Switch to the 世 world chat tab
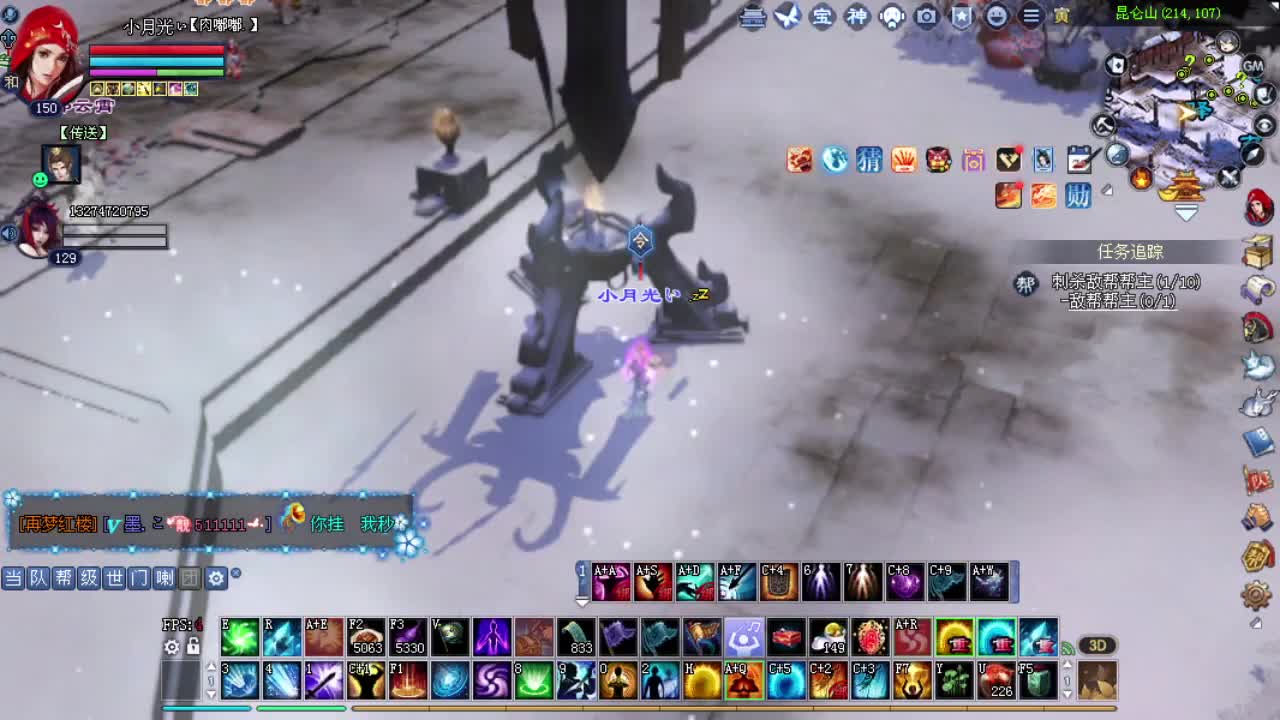This screenshot has height=720, width=1280. [116, 578]
